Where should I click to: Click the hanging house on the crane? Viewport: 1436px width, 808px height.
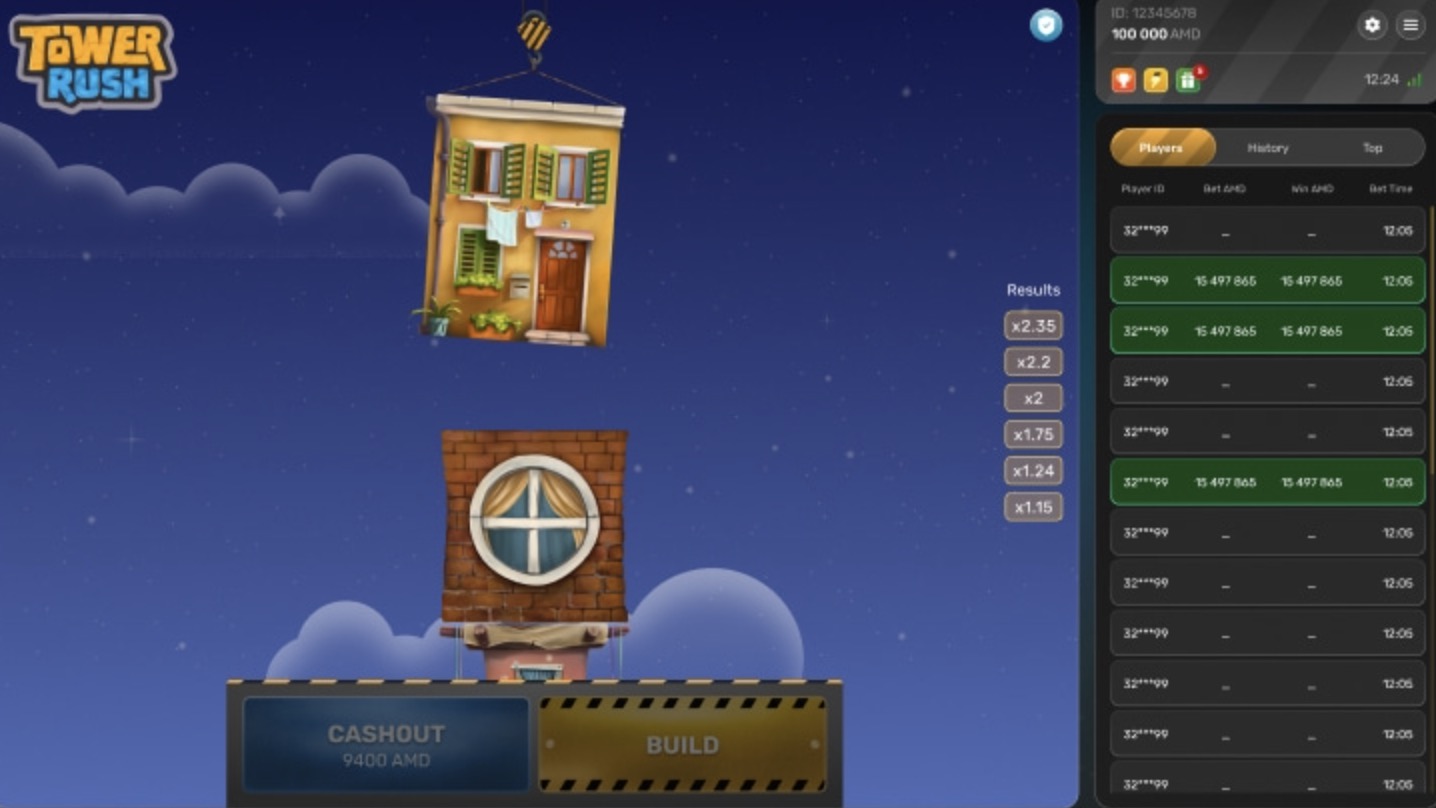tap(520, 225)
